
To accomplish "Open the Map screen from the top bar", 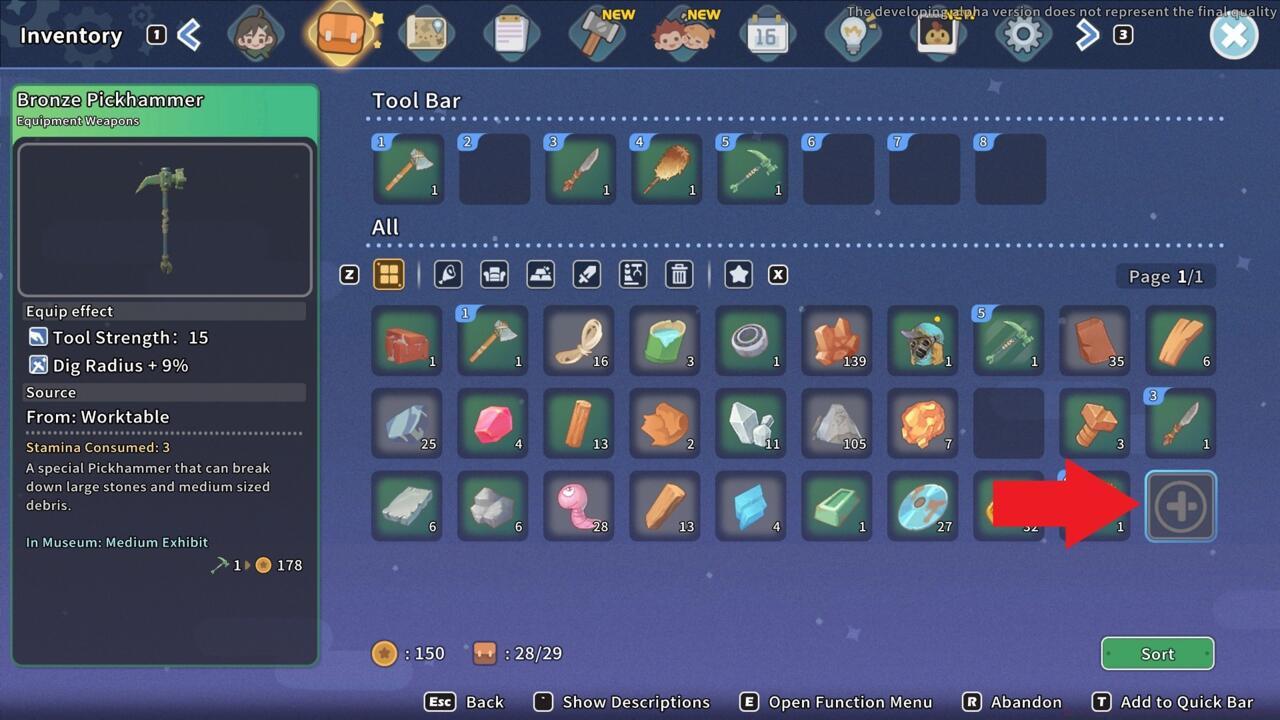I will click(427, 33).
